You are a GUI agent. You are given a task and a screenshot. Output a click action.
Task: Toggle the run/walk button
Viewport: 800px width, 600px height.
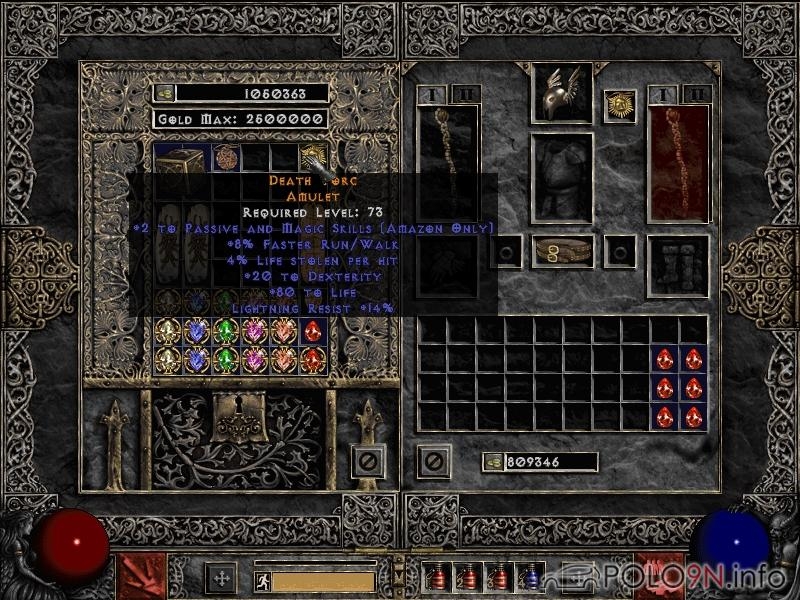point(260,578)
